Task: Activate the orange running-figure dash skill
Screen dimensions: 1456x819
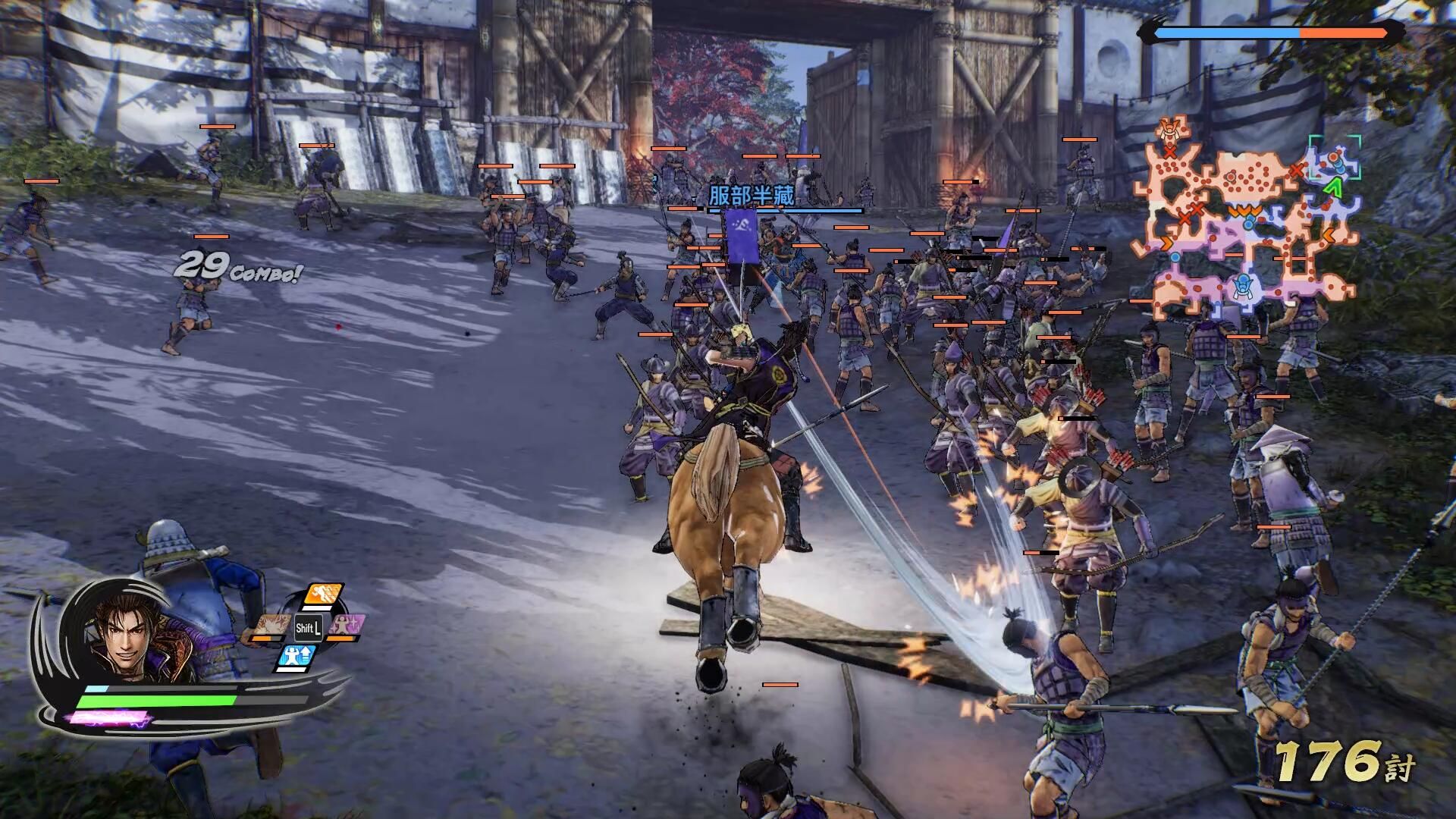Action: tap(323, 595)
